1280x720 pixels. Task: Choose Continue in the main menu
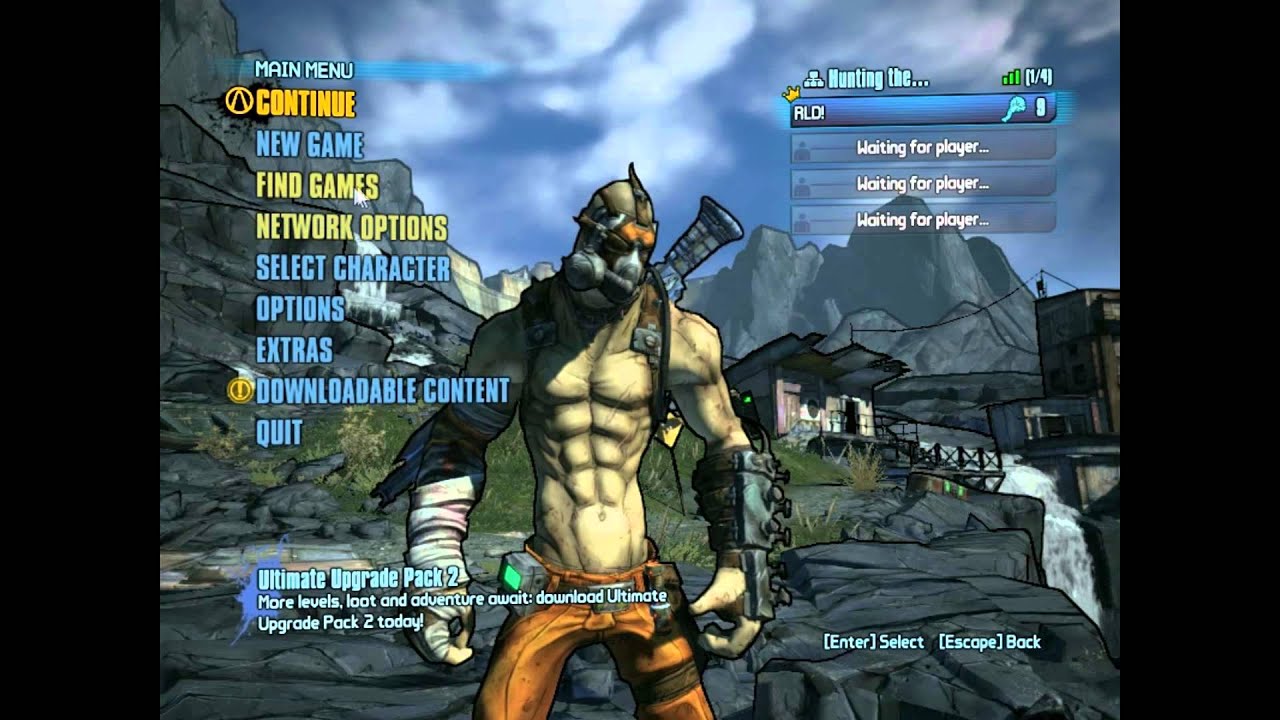coord(305,103)
